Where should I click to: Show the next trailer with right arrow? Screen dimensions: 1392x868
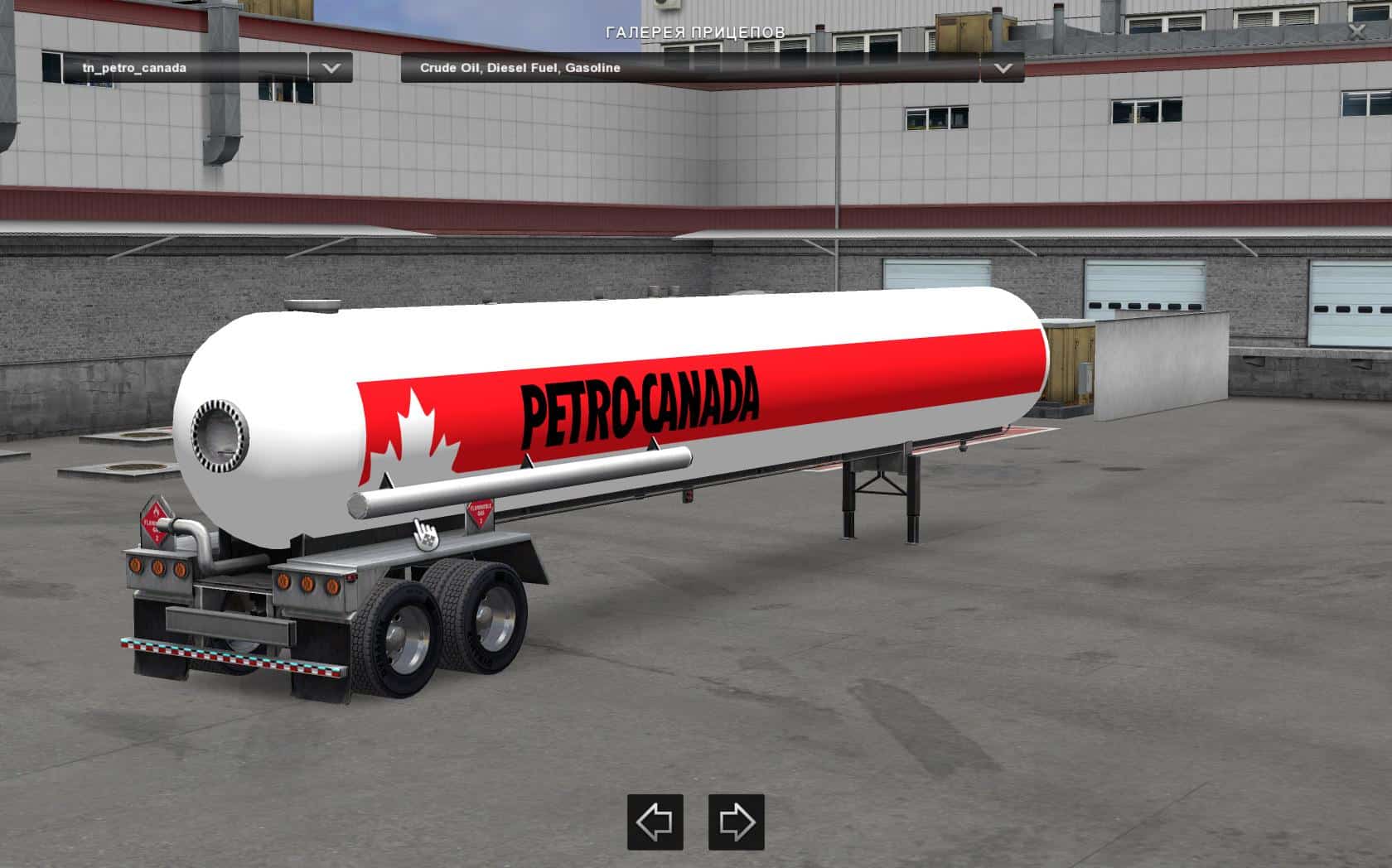(x=736, y=822)
